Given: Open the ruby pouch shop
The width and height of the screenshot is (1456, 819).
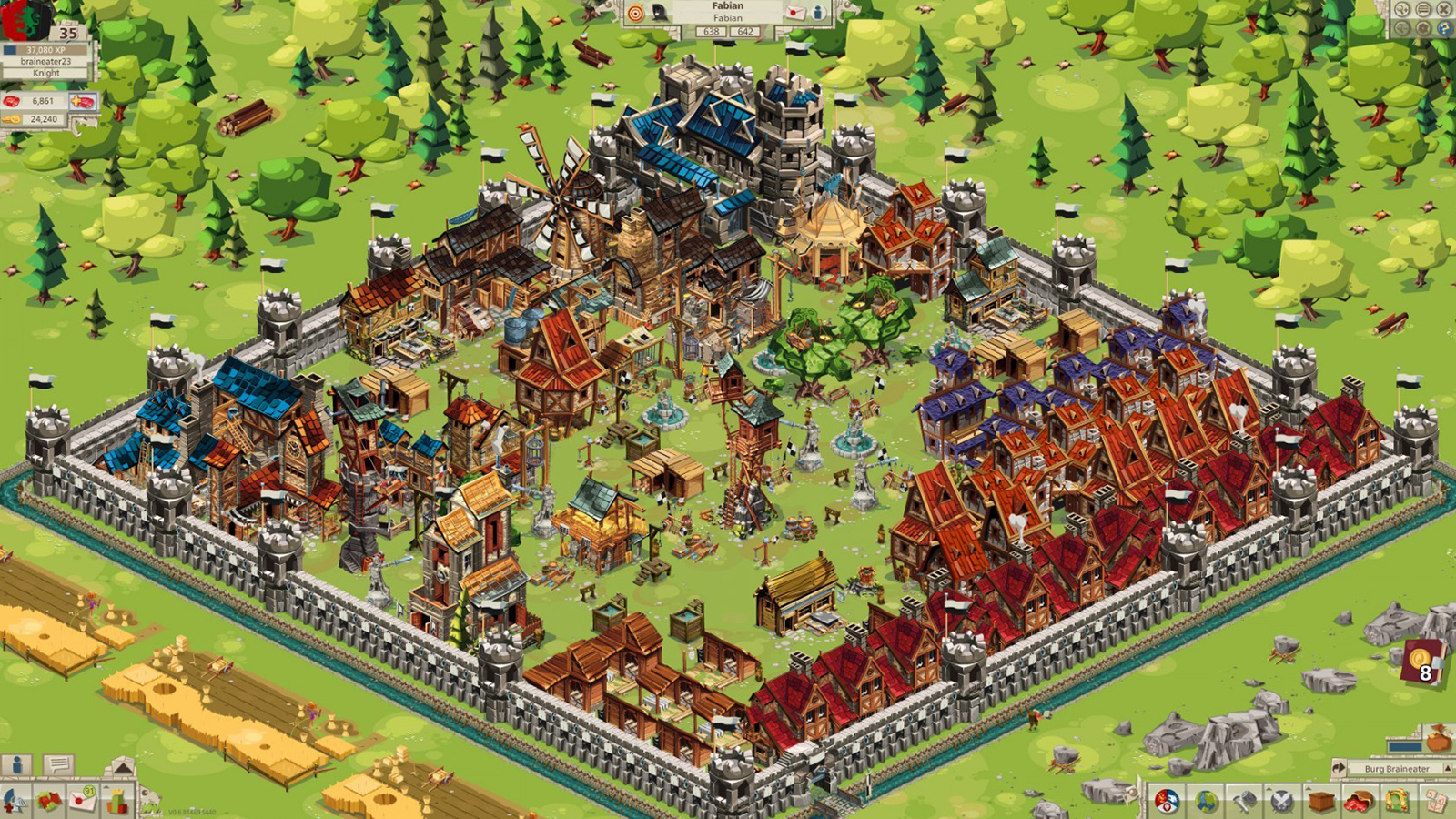Looking at the screenshot, I should (x=1360, y=801).
